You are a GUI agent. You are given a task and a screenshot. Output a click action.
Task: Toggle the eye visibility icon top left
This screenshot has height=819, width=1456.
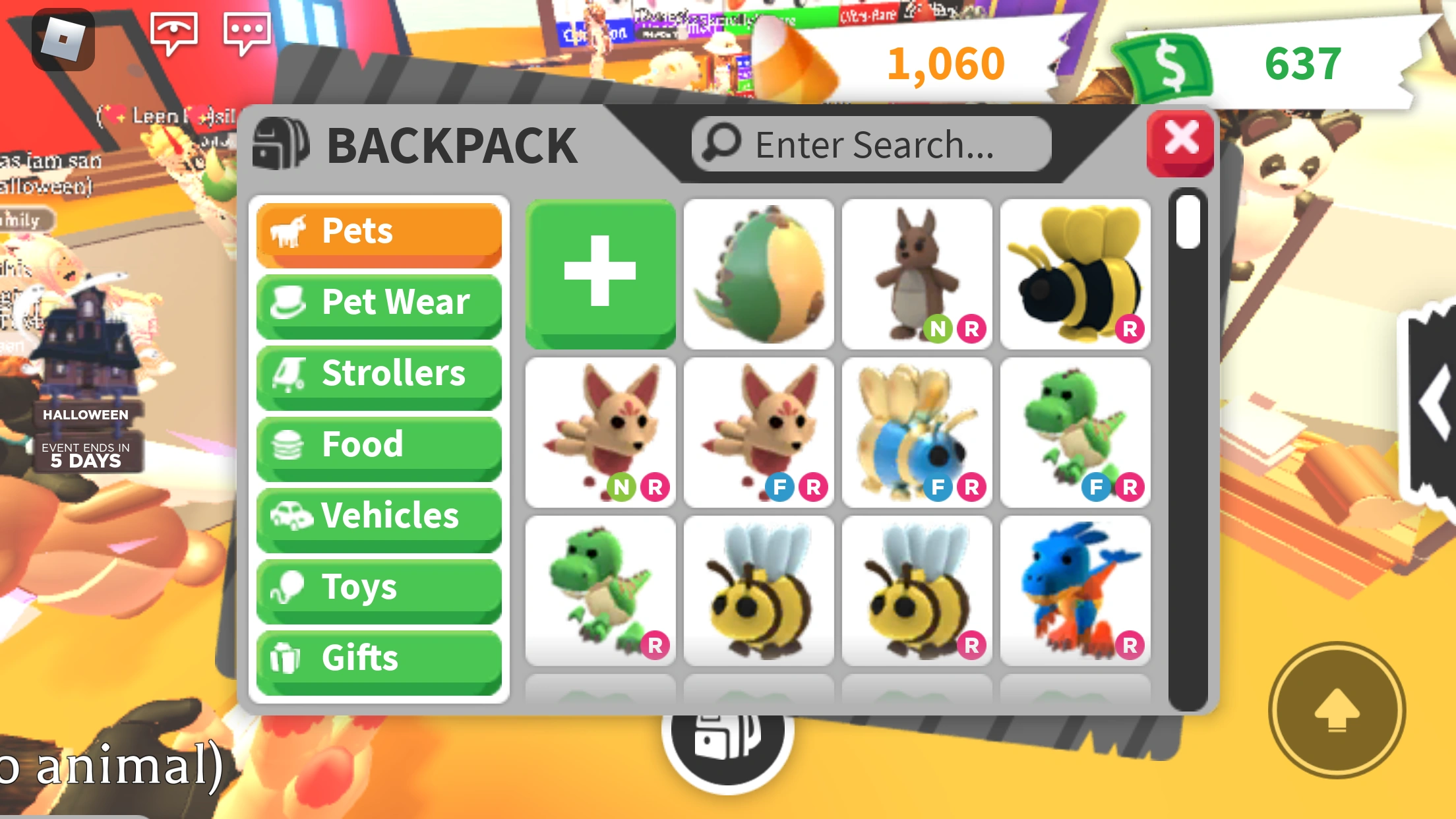pos(175,30)
